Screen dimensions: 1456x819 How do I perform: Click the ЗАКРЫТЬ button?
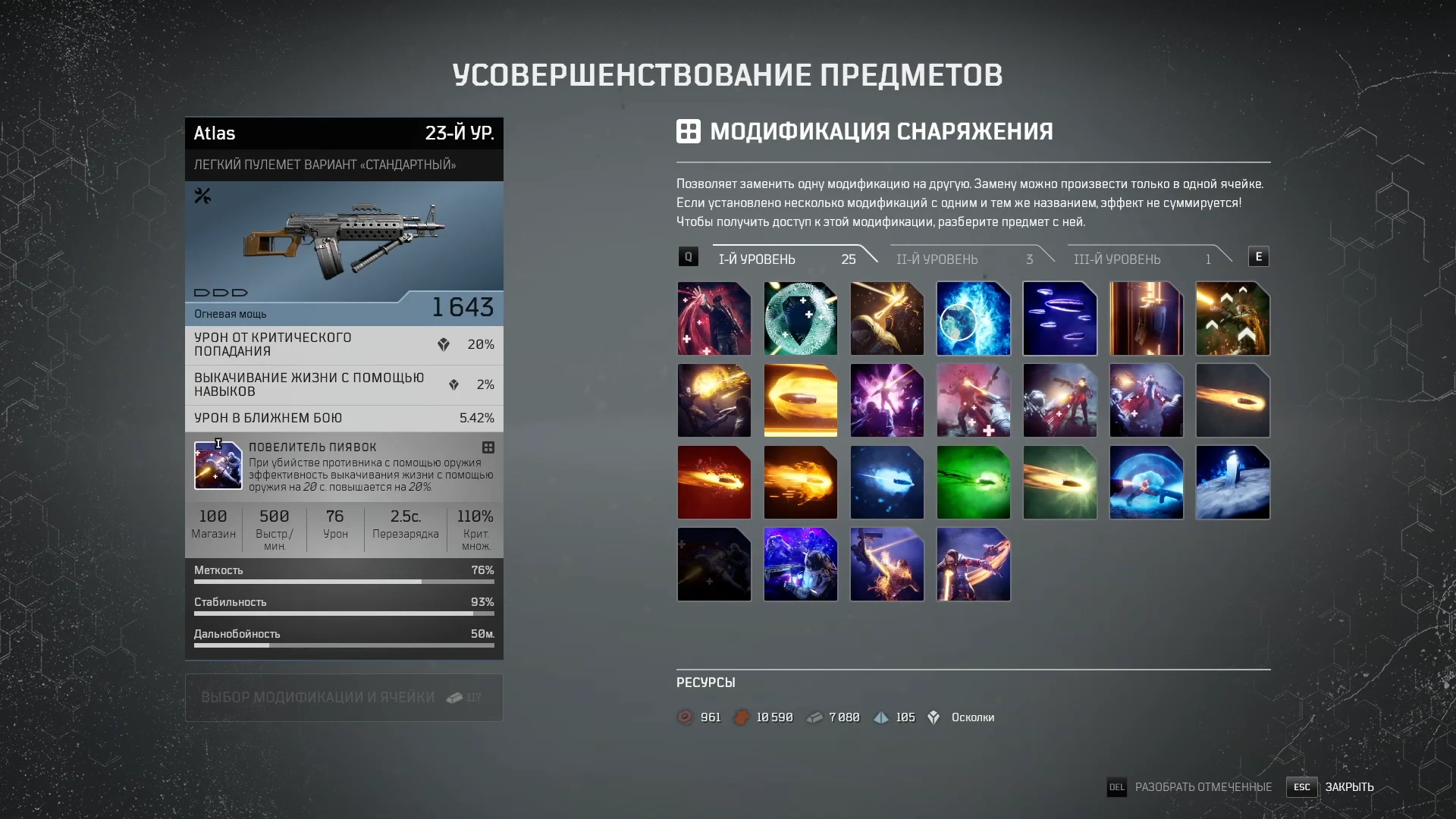coord(1349,787)
